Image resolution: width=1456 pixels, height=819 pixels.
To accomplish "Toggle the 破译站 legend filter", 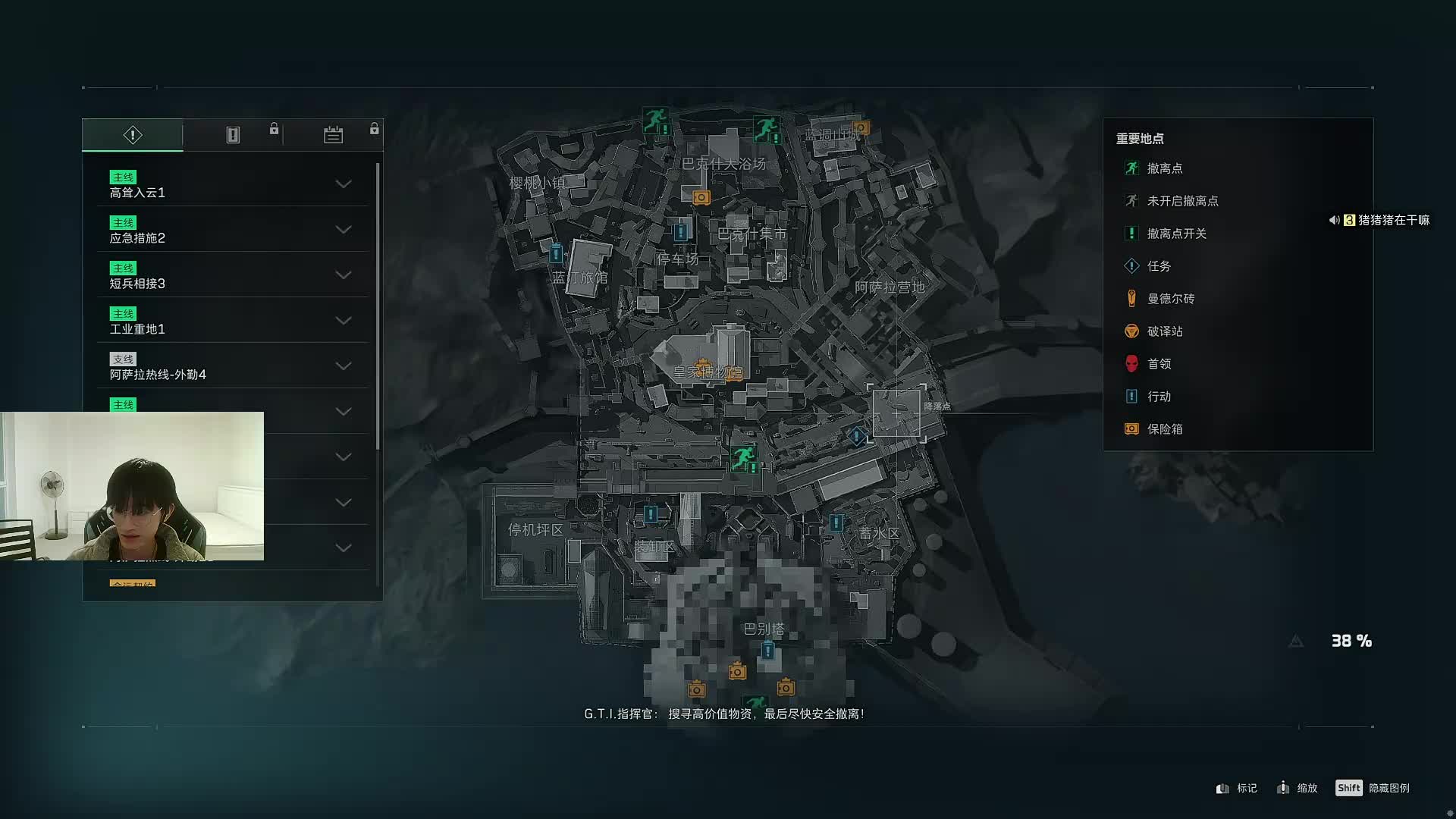I will click(x=1164, y=331).
